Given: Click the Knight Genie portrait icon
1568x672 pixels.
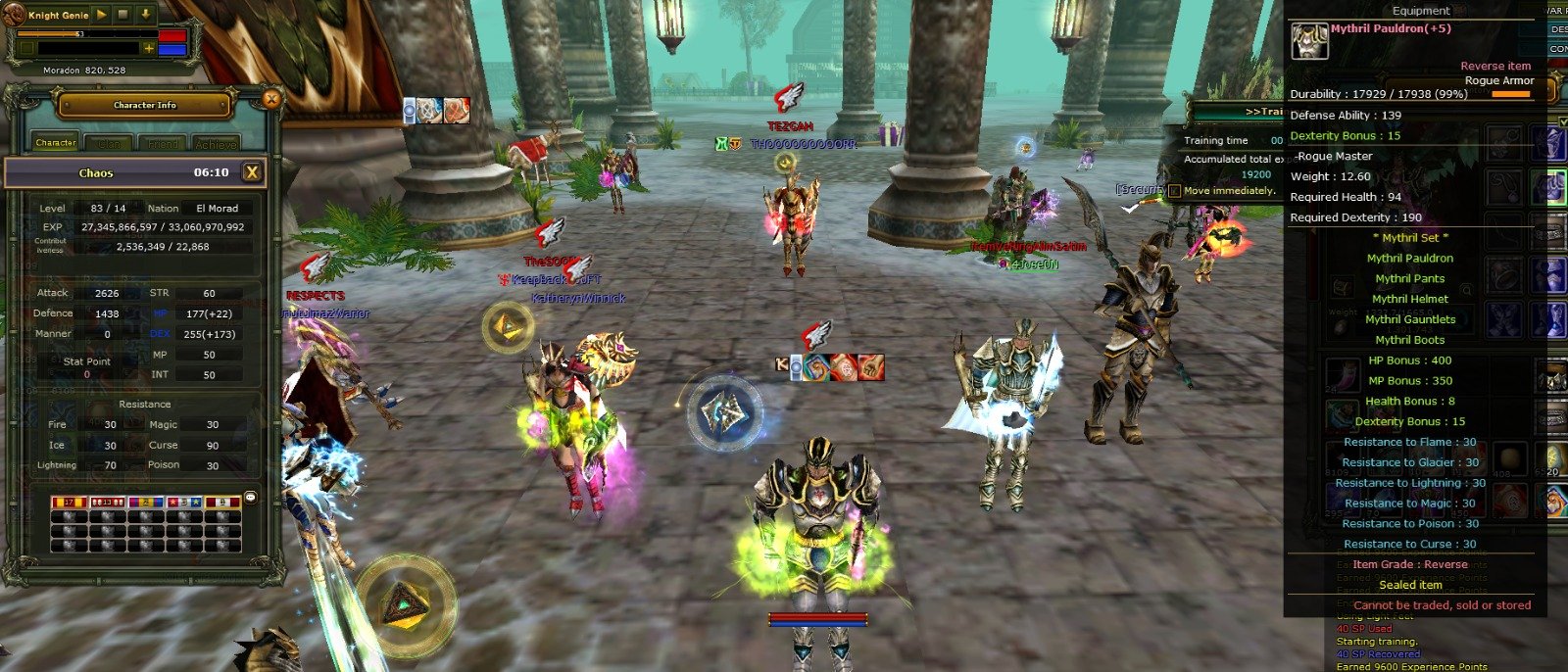Looking at the screenshot, I should pos(13,15).
